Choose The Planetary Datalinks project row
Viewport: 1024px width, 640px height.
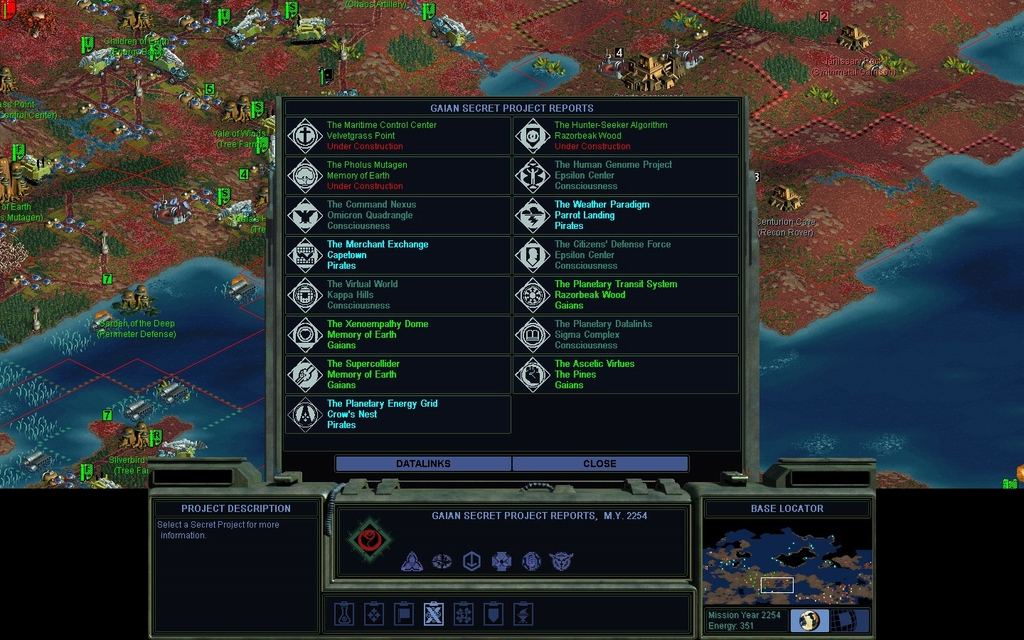click(626, 335)
